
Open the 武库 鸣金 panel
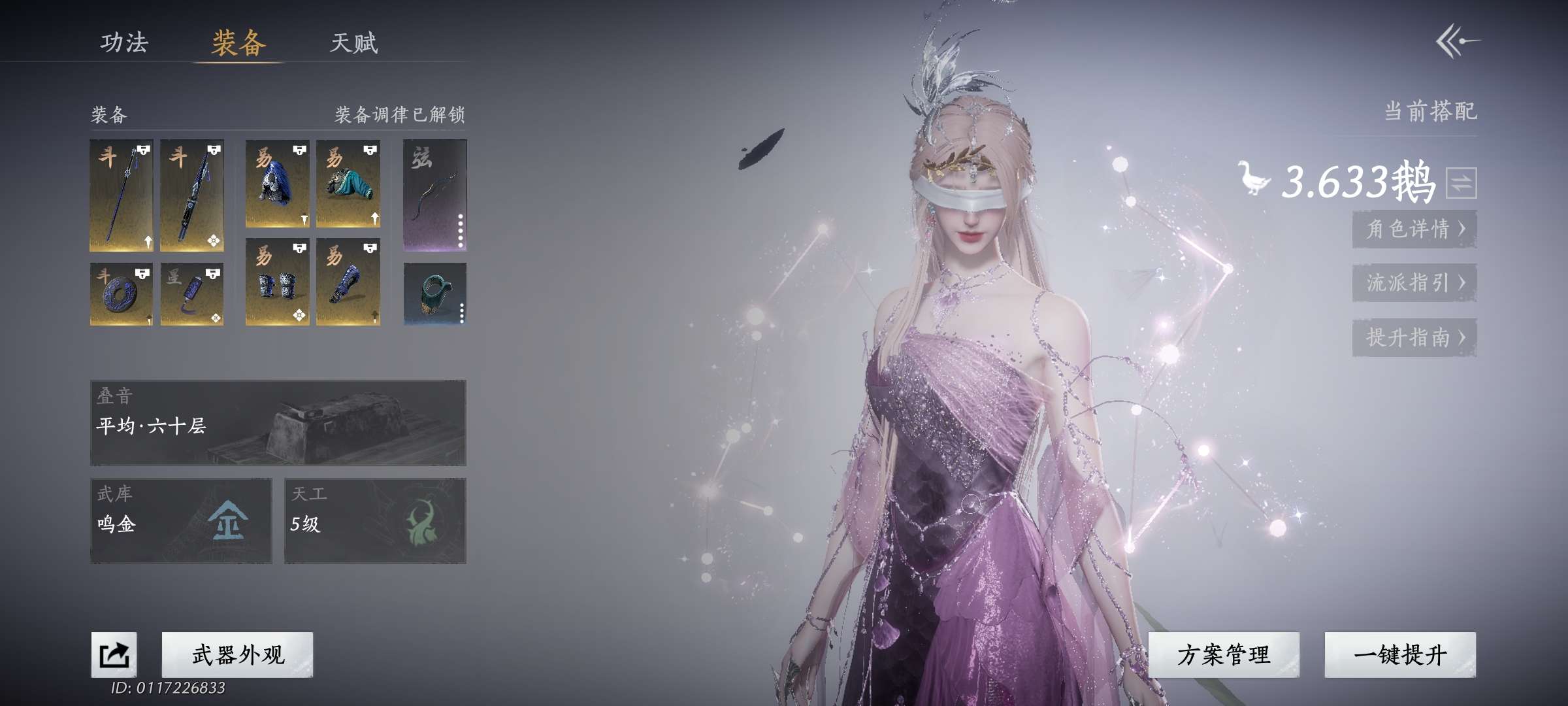[x=181, y=520]
